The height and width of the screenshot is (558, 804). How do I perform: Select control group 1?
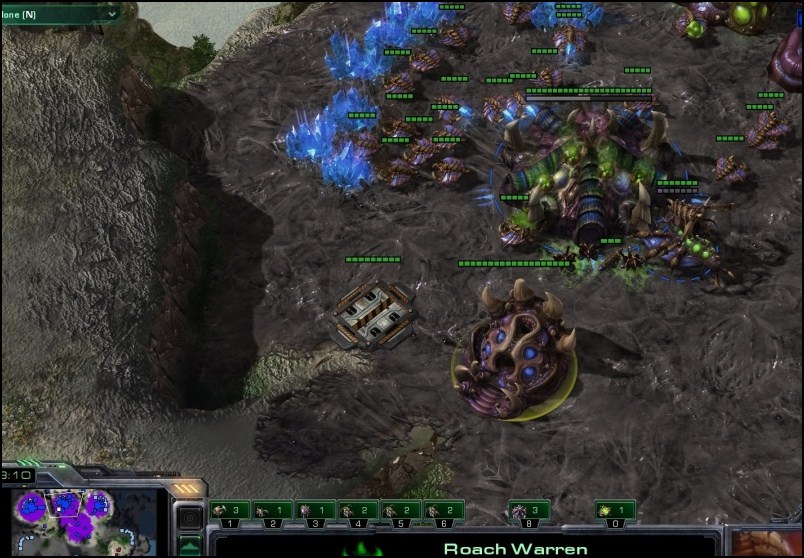(230, 512)
